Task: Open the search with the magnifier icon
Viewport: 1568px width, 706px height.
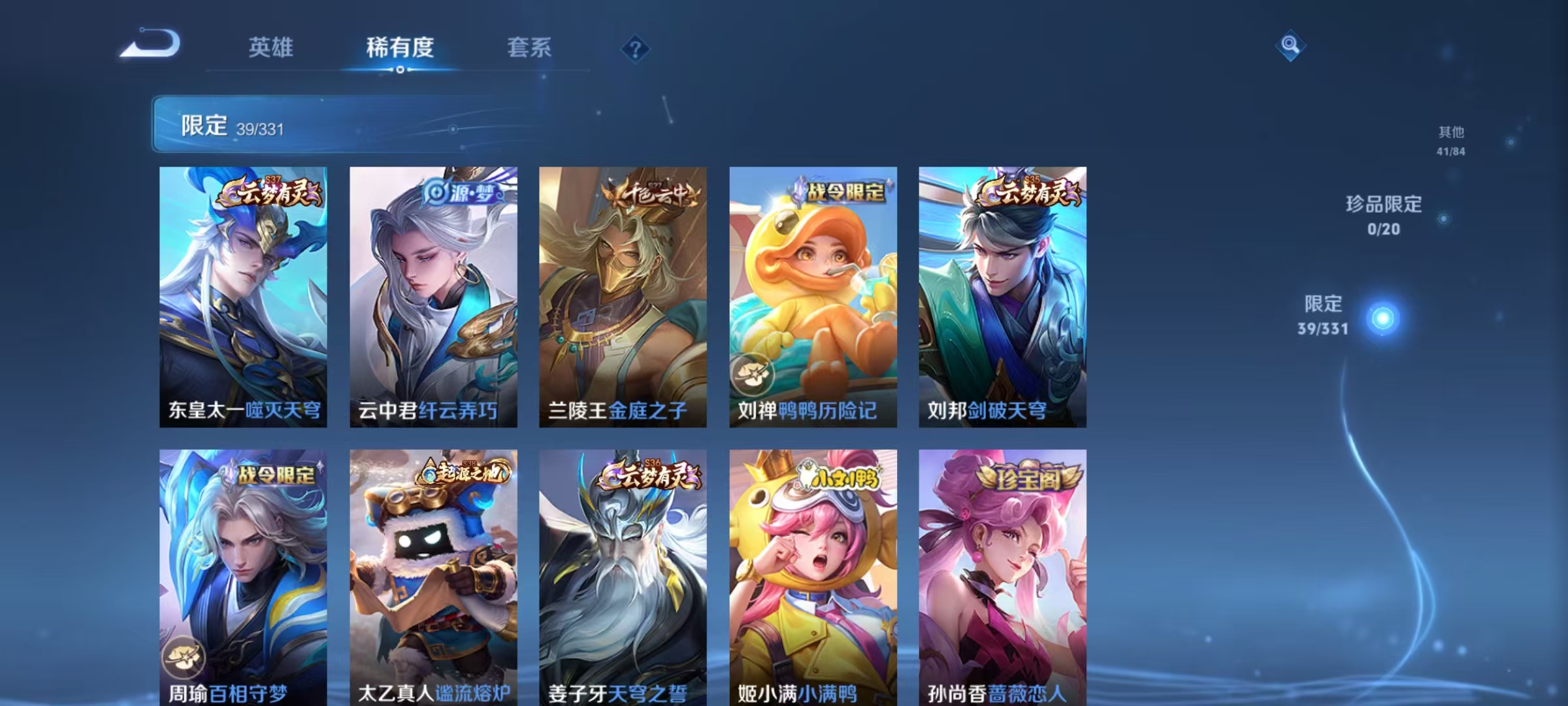Action: (1290, 44)
